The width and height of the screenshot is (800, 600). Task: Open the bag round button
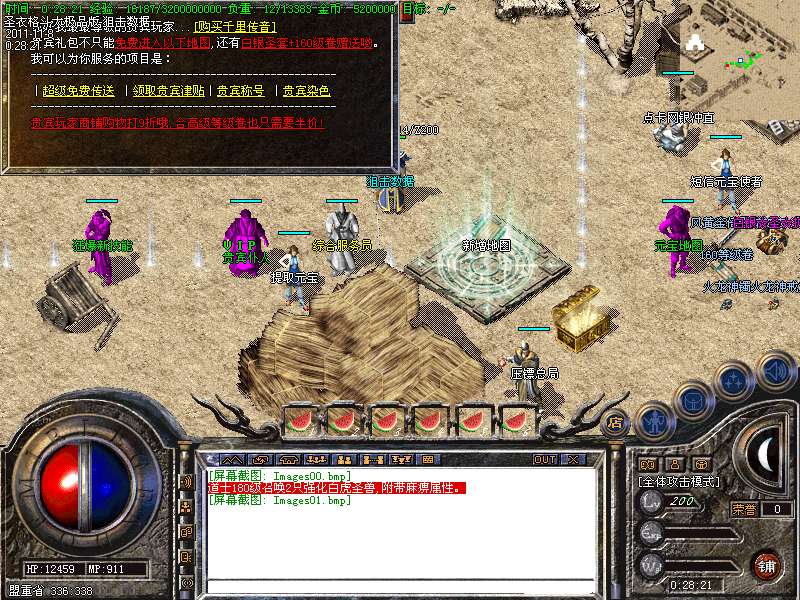(693, 399)
